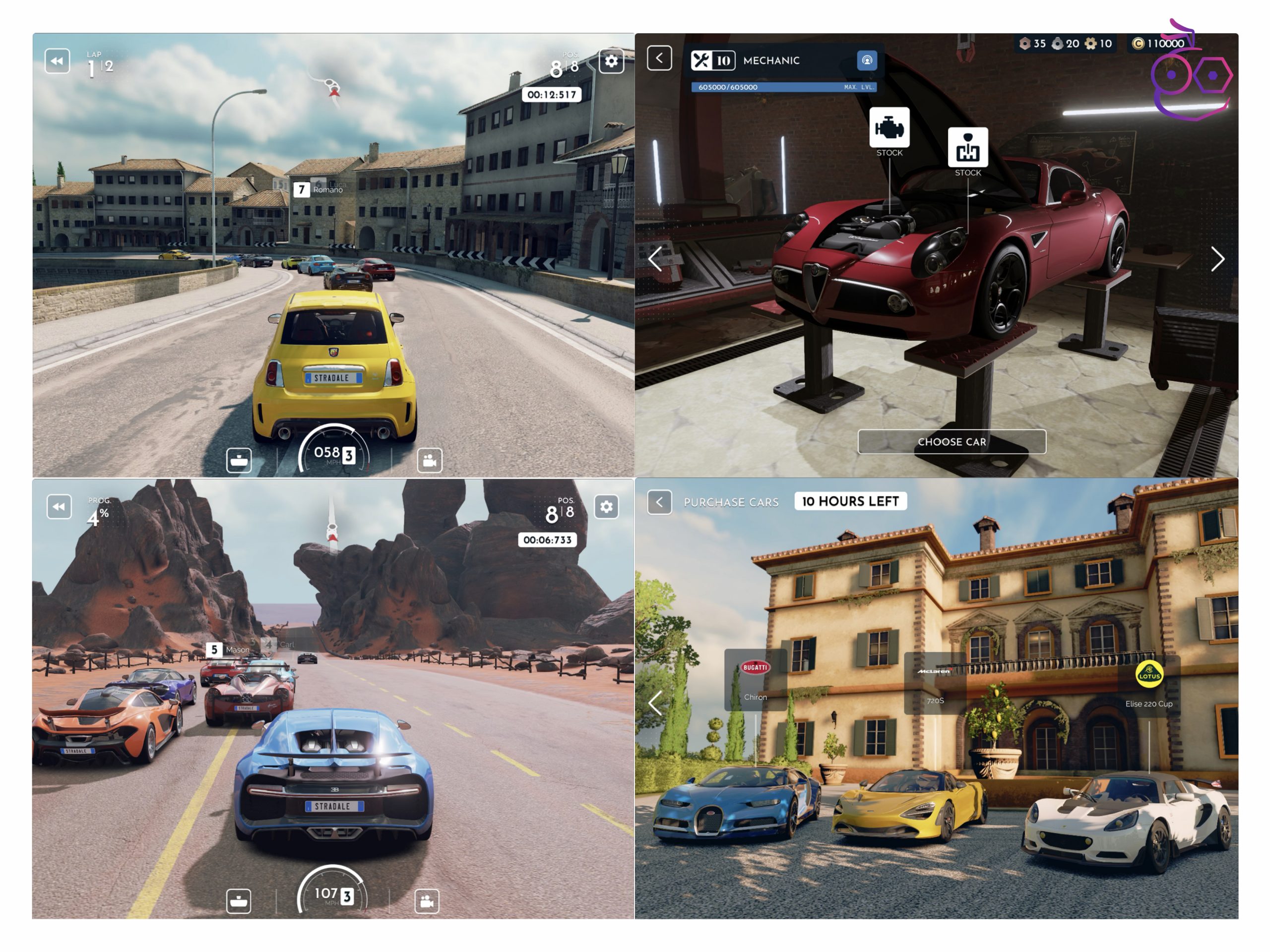Open settings gear above the 00:06:733 timer
Viewport: 1270px width, 952px height.
pos(606,507)
